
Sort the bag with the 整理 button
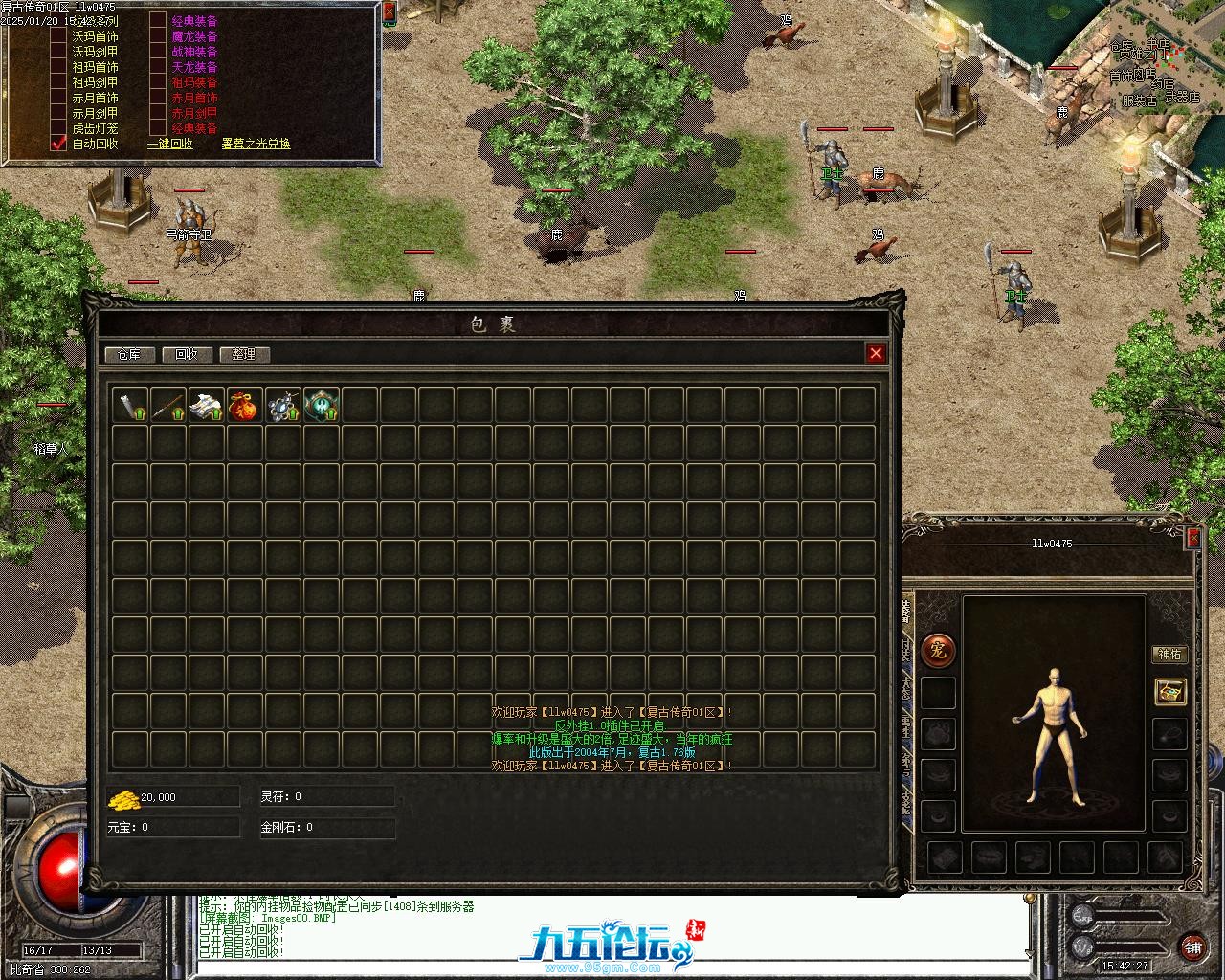coord(244,354)
